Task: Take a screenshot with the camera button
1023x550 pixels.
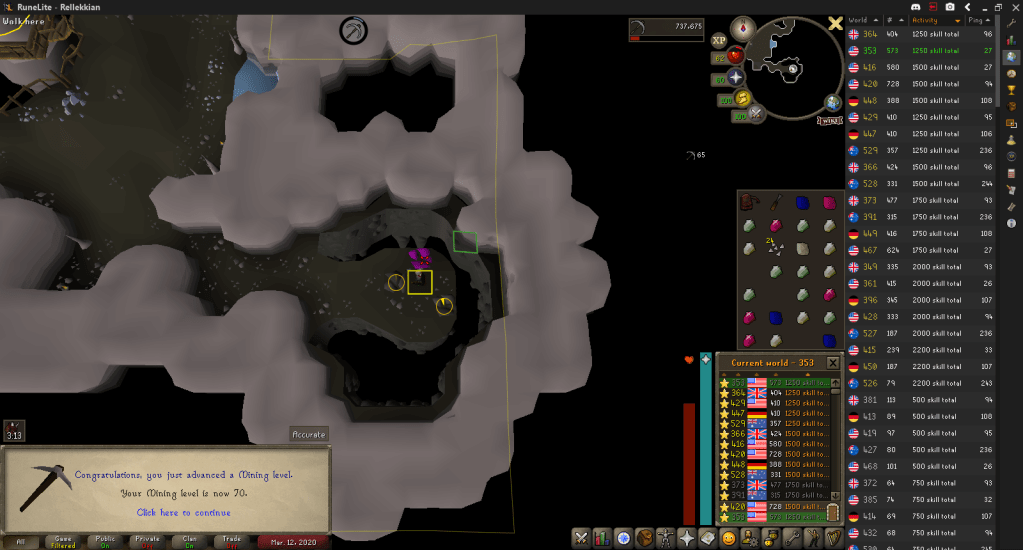Action: 951,7
